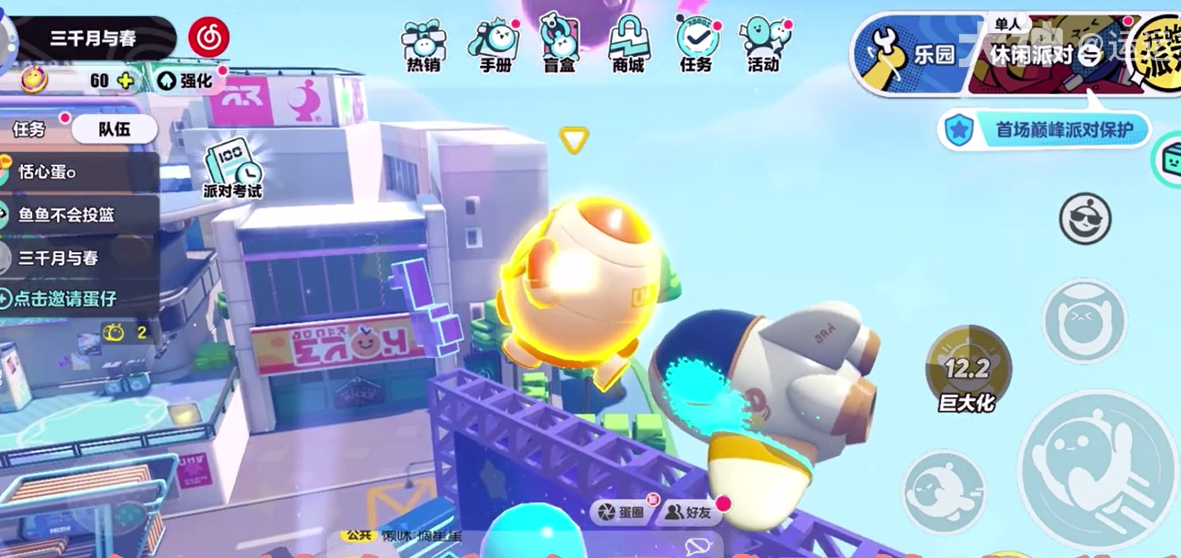The height and width of the screenshot is (558, 1181).
Task: Switch to the 任务 tab in left panel
Action: pos(30,128)
